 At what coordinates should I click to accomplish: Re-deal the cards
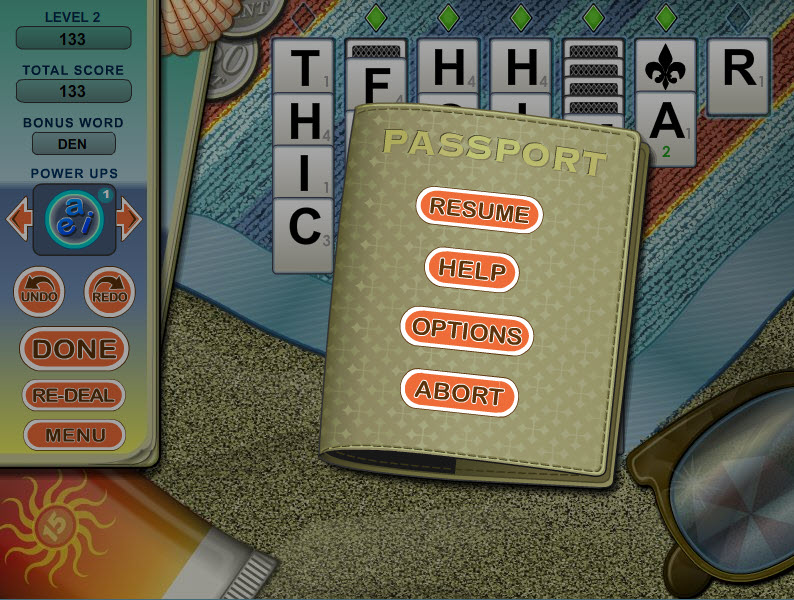point(74,395)
